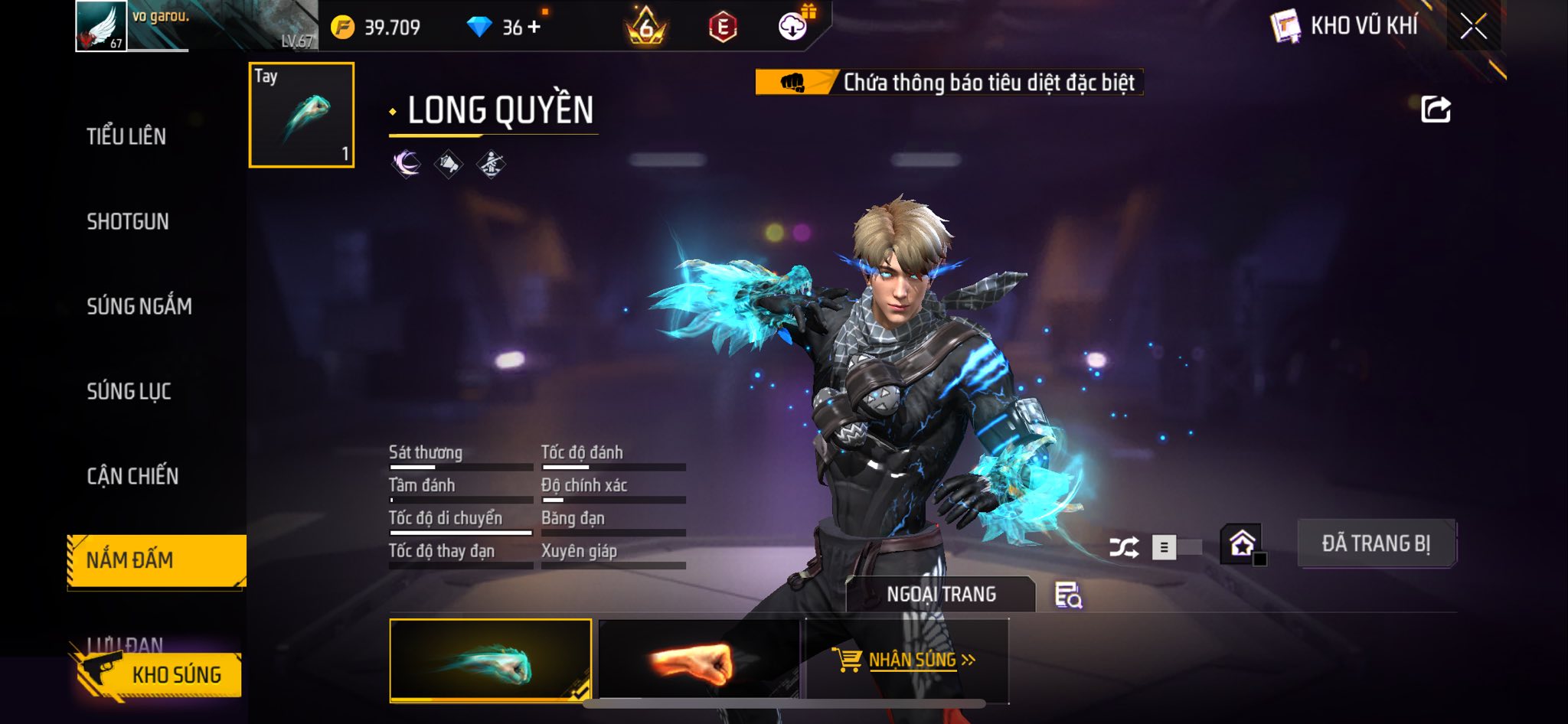Switch to the SHOTGUN category

128,222
